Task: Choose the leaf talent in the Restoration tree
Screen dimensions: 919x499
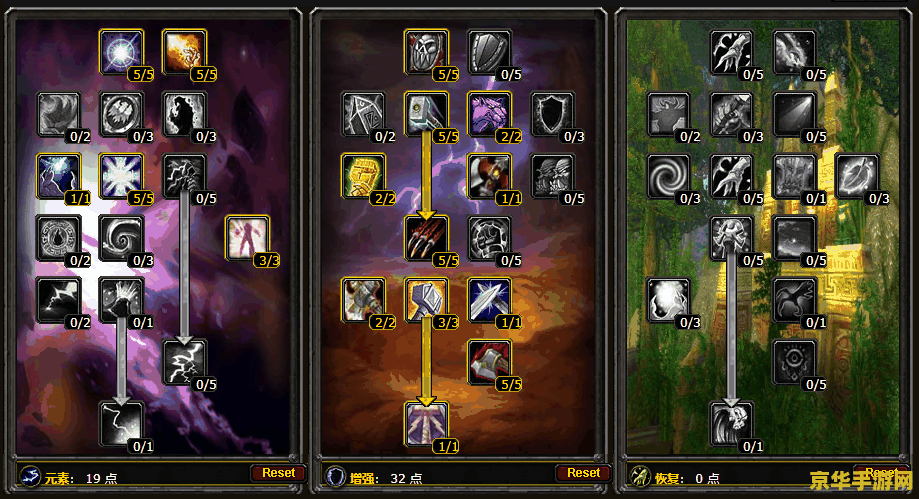Action: pyautogui.click(x=856, y=176)
